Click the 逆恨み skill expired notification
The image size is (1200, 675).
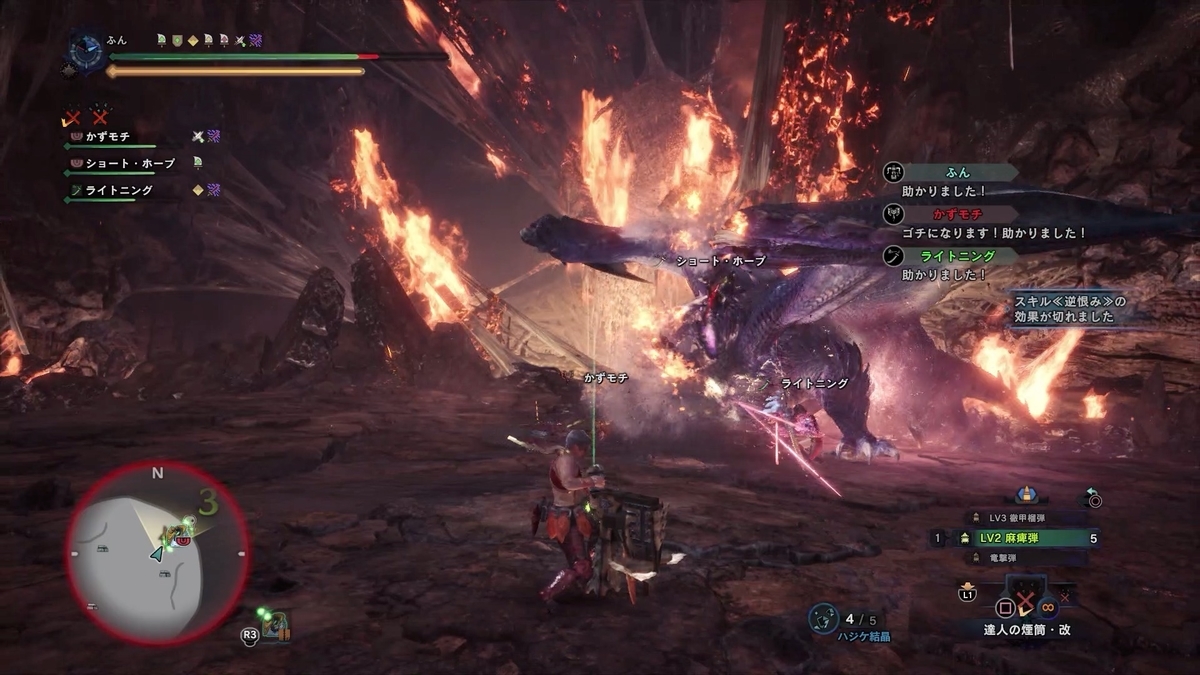point(1068,309)
